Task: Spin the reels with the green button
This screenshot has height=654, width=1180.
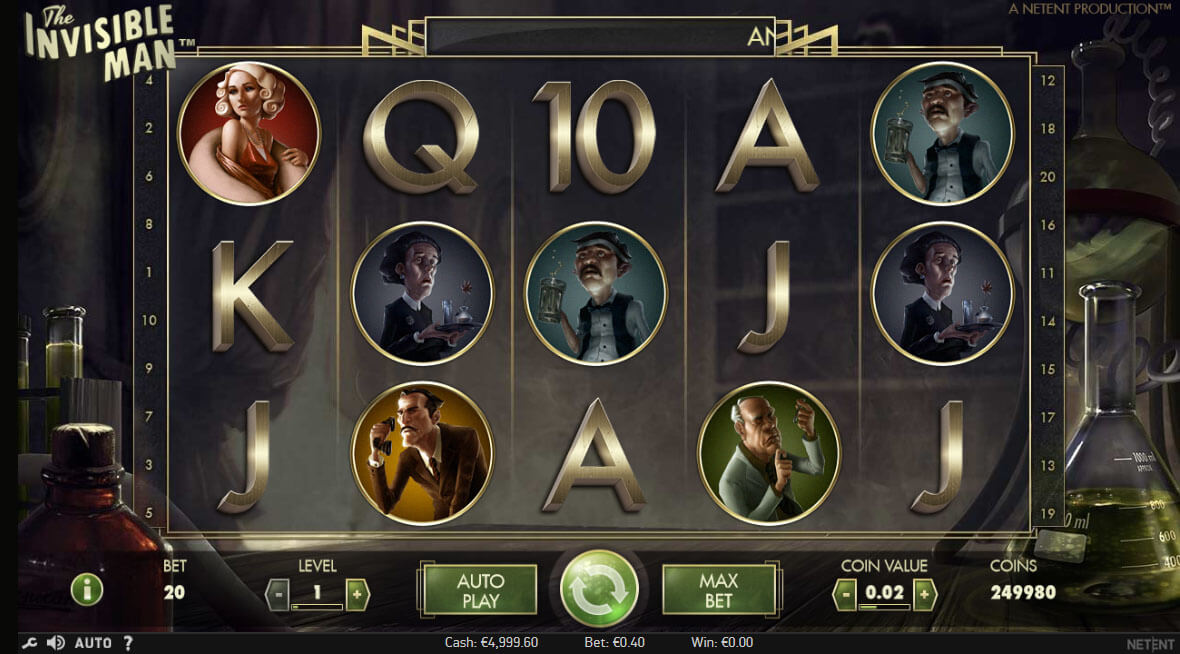Action: [599, 589]
